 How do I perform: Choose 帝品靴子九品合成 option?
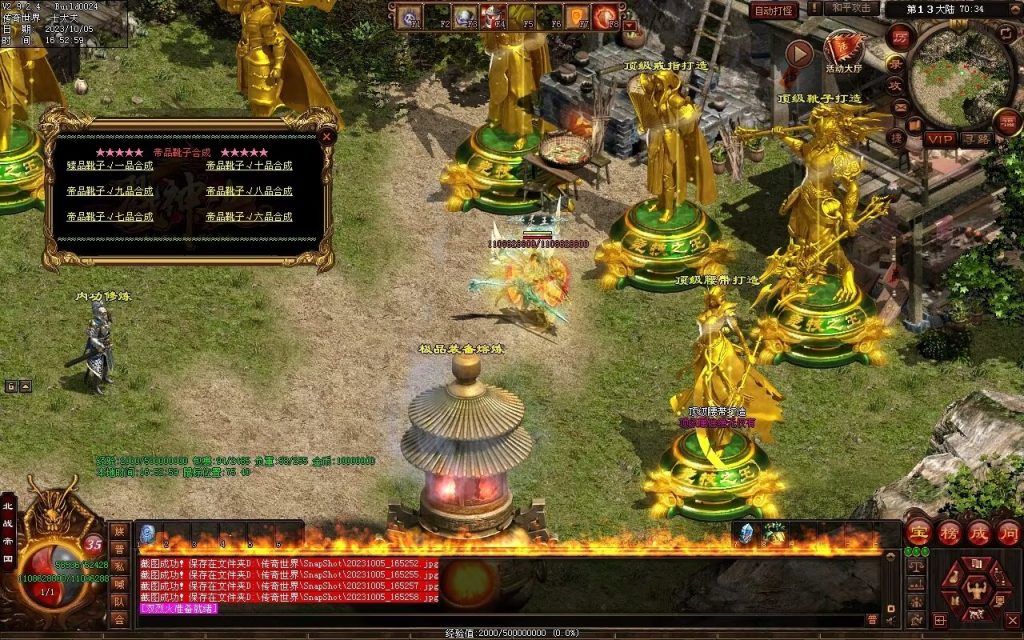pyautogui.click(x=110, y=191)
